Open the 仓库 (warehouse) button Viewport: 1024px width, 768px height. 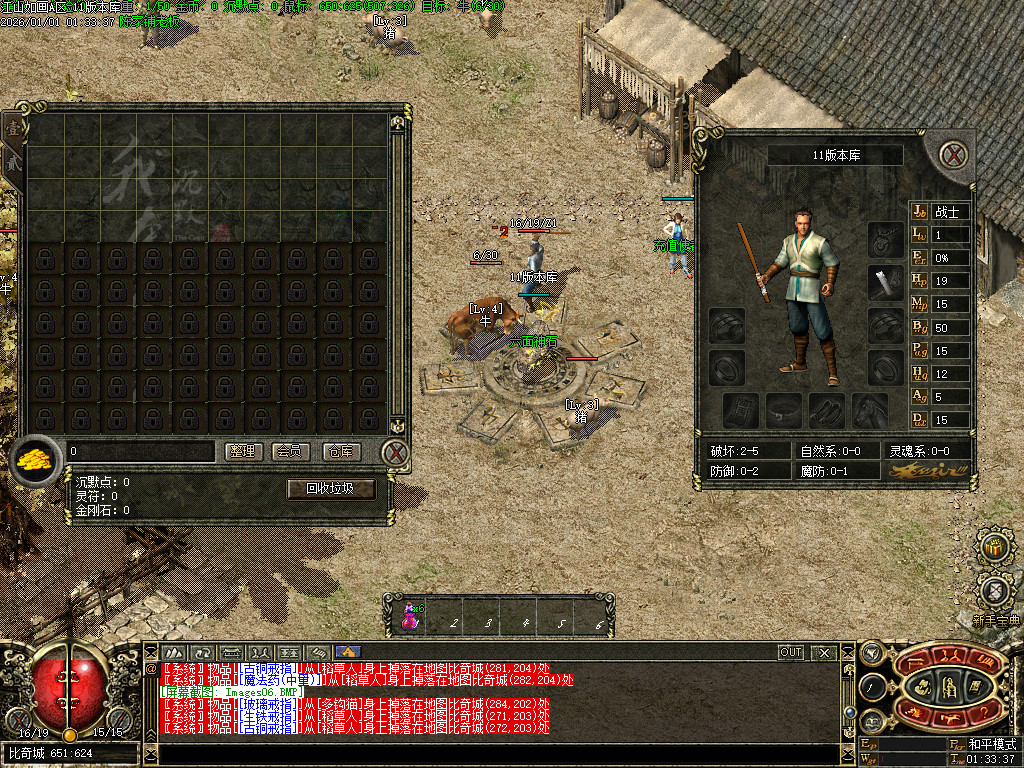pyautogui.click(x=341, y=452)
